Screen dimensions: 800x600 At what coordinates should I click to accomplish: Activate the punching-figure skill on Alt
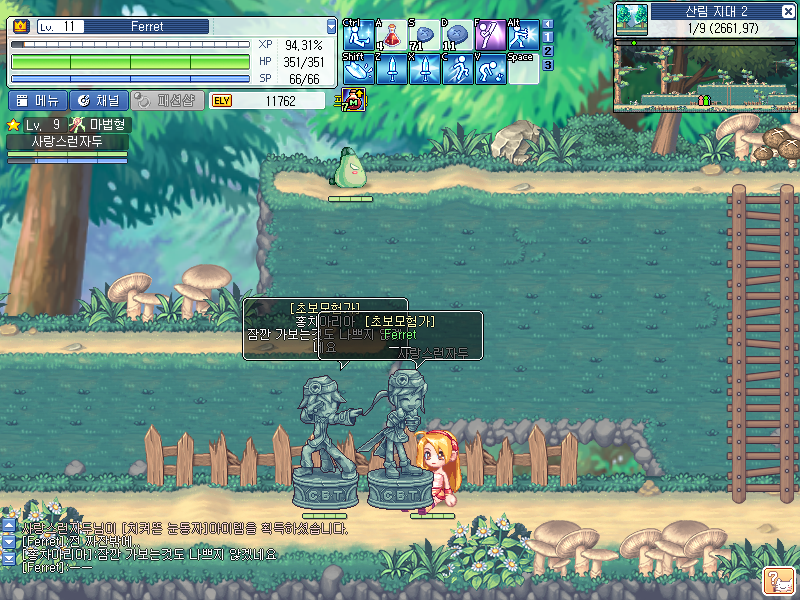[523, 36]
